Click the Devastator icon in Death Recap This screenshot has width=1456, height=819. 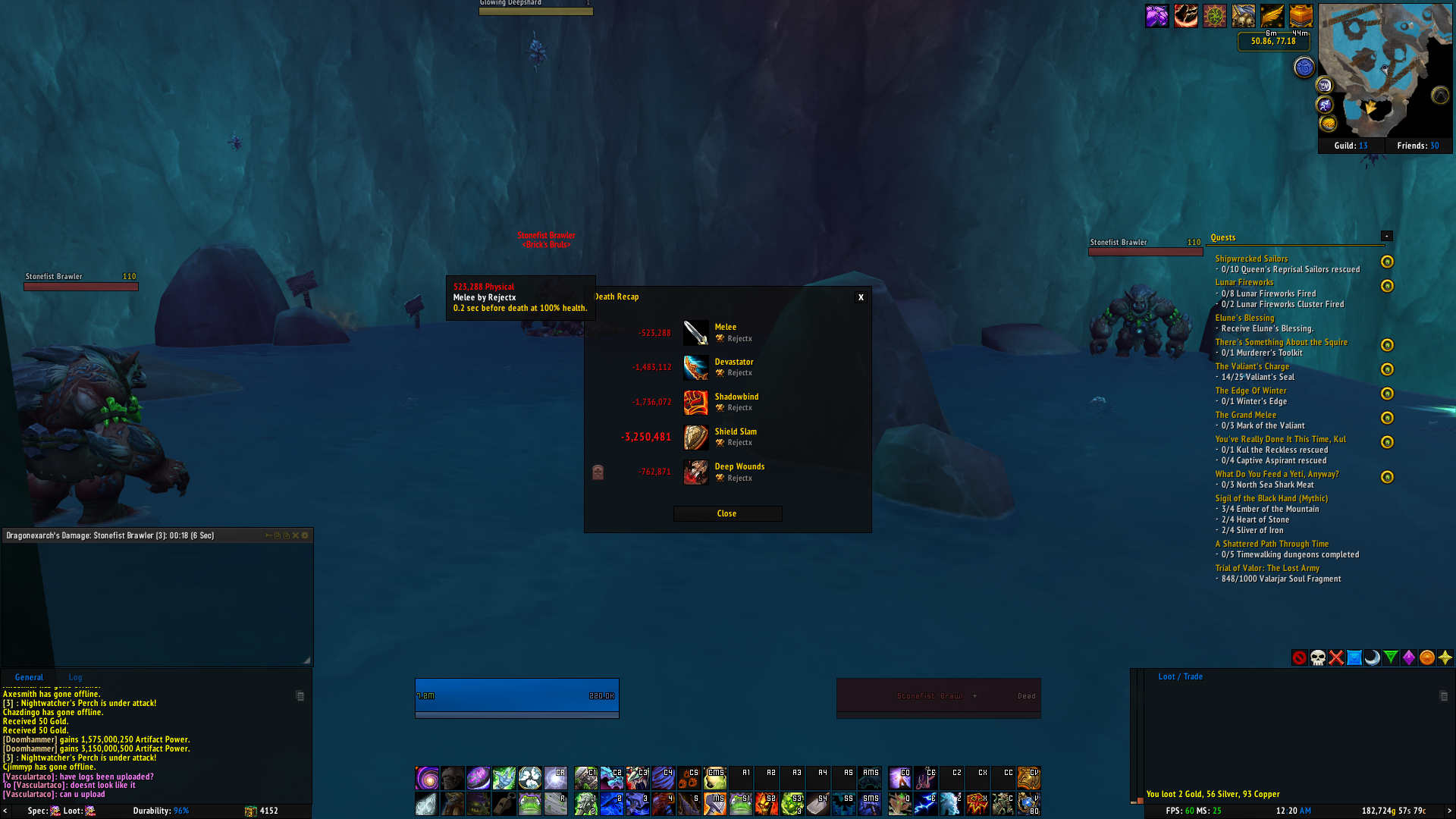coord(695,368)
